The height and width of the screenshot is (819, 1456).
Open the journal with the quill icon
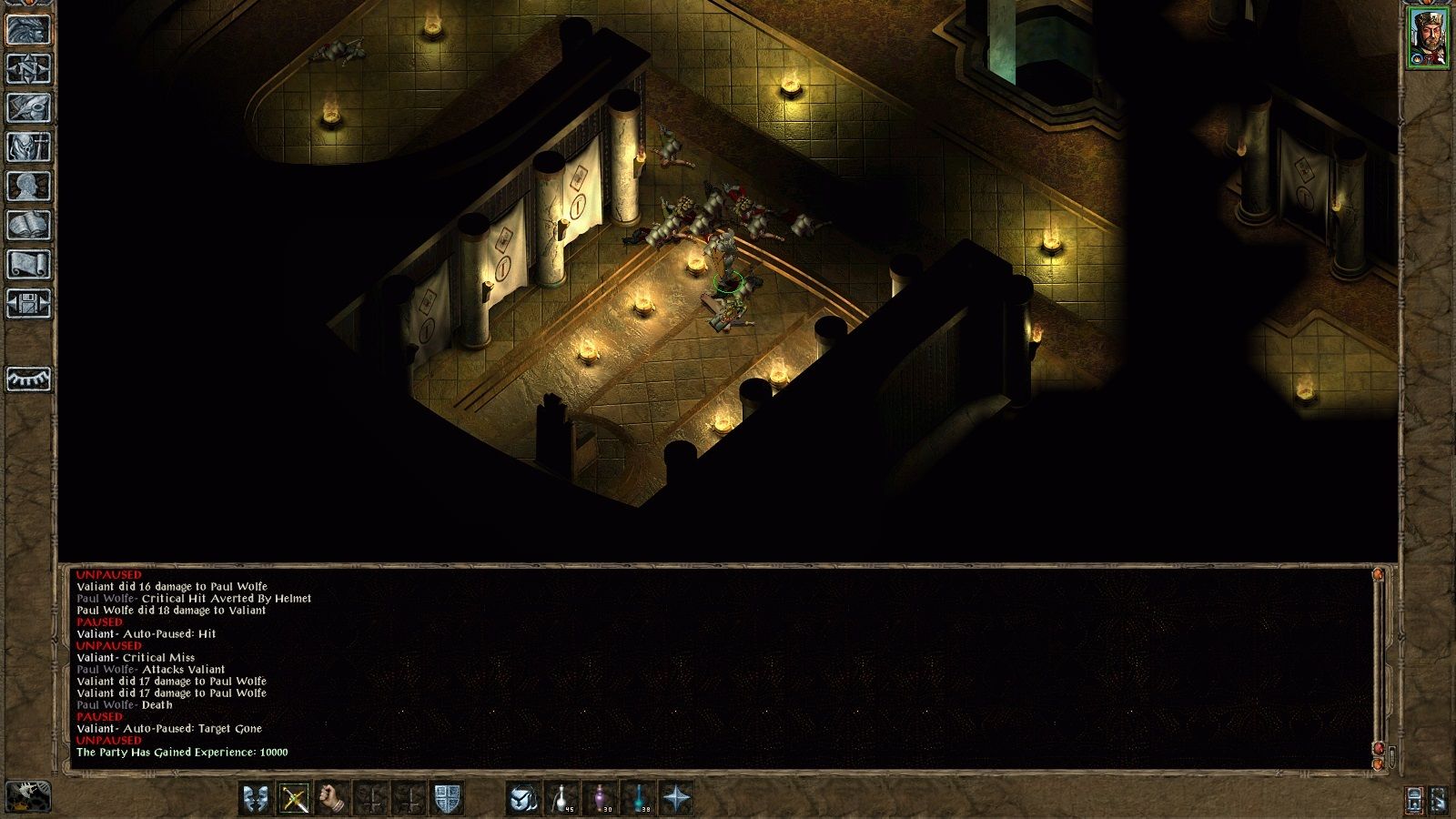(x=27, y=106)
